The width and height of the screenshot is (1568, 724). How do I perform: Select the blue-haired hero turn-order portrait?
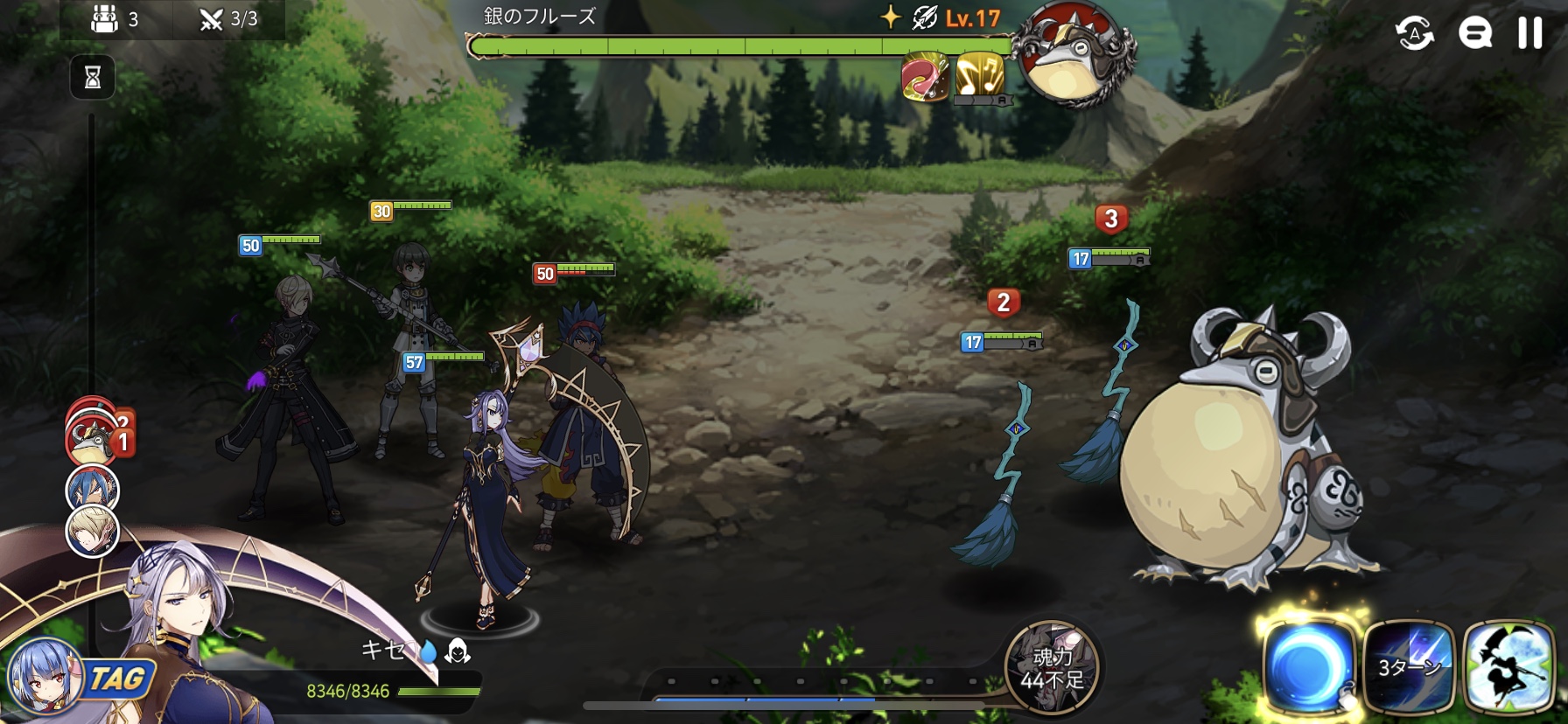[x=92, y=488]
